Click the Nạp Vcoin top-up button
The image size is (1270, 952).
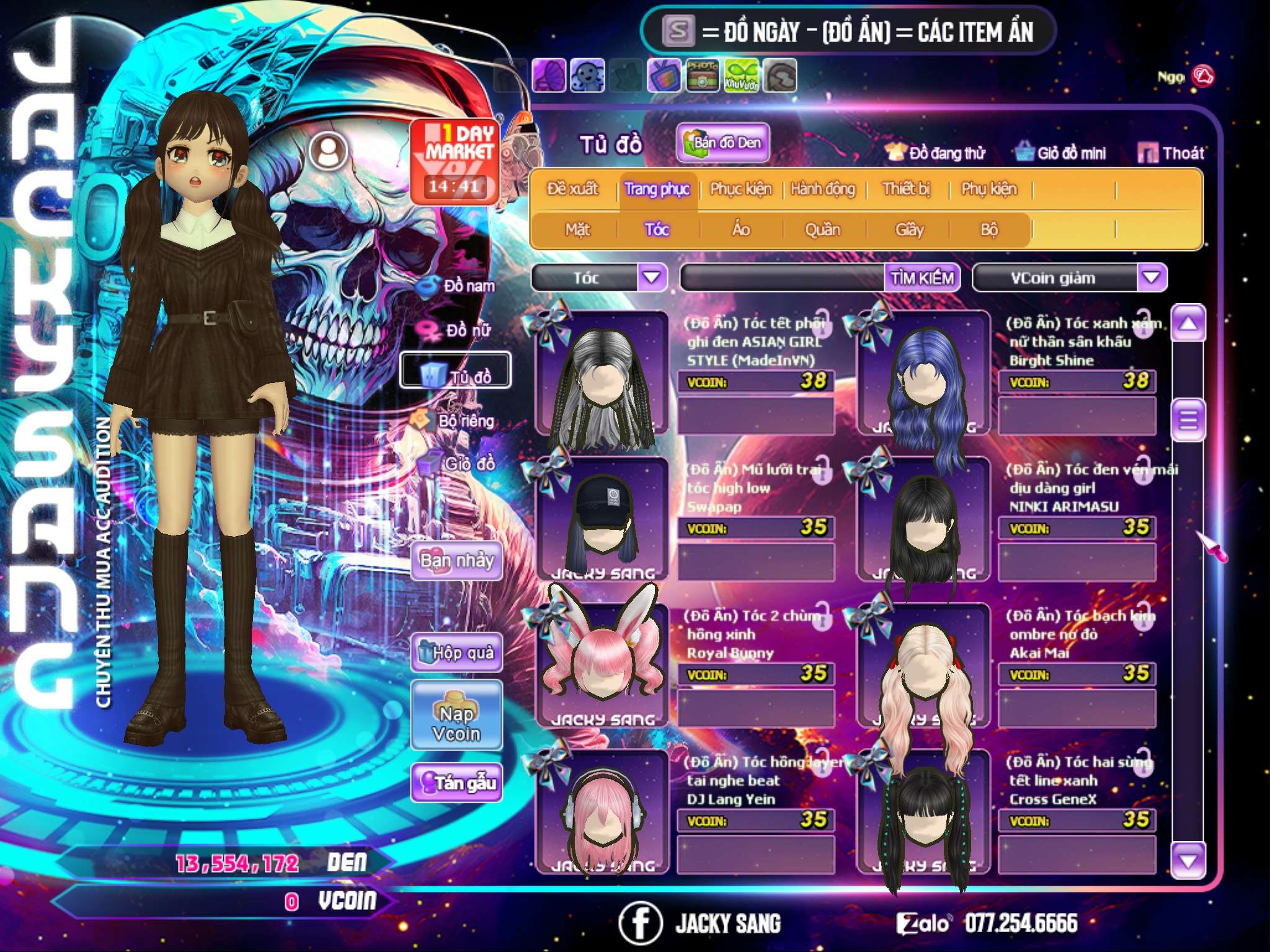click(456, 723)
